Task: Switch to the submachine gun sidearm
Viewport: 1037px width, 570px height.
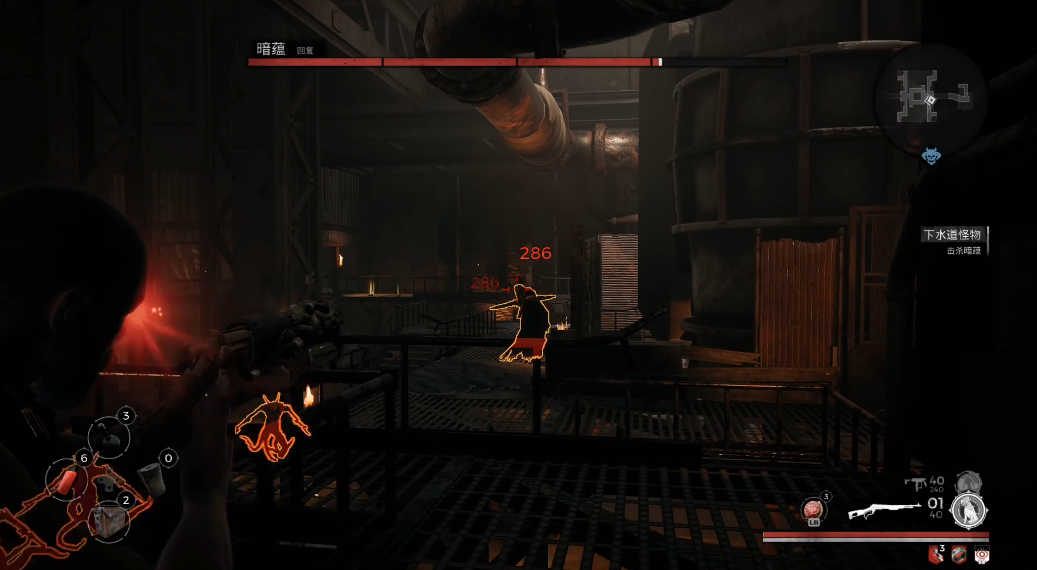Action: [914, 484]
